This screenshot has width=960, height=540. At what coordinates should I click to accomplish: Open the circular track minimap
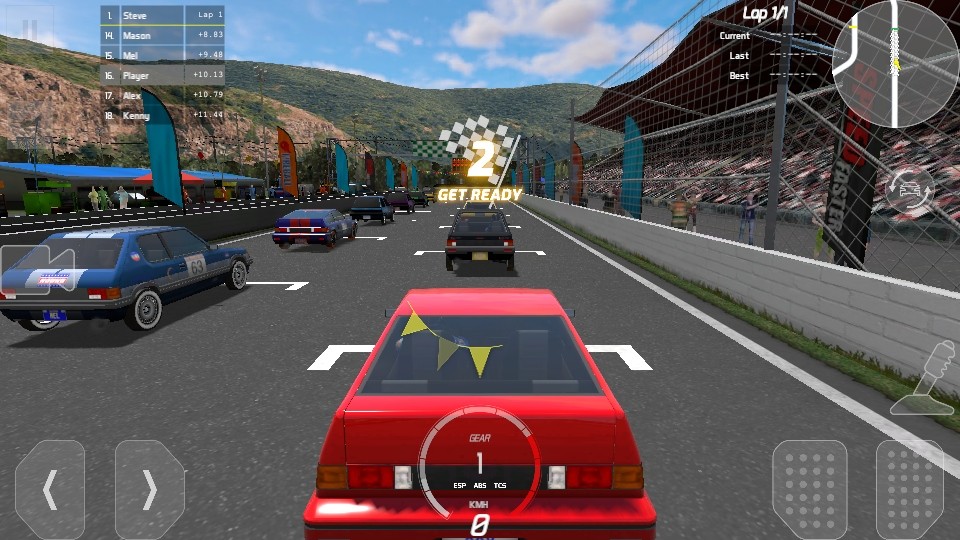point(895,64)
